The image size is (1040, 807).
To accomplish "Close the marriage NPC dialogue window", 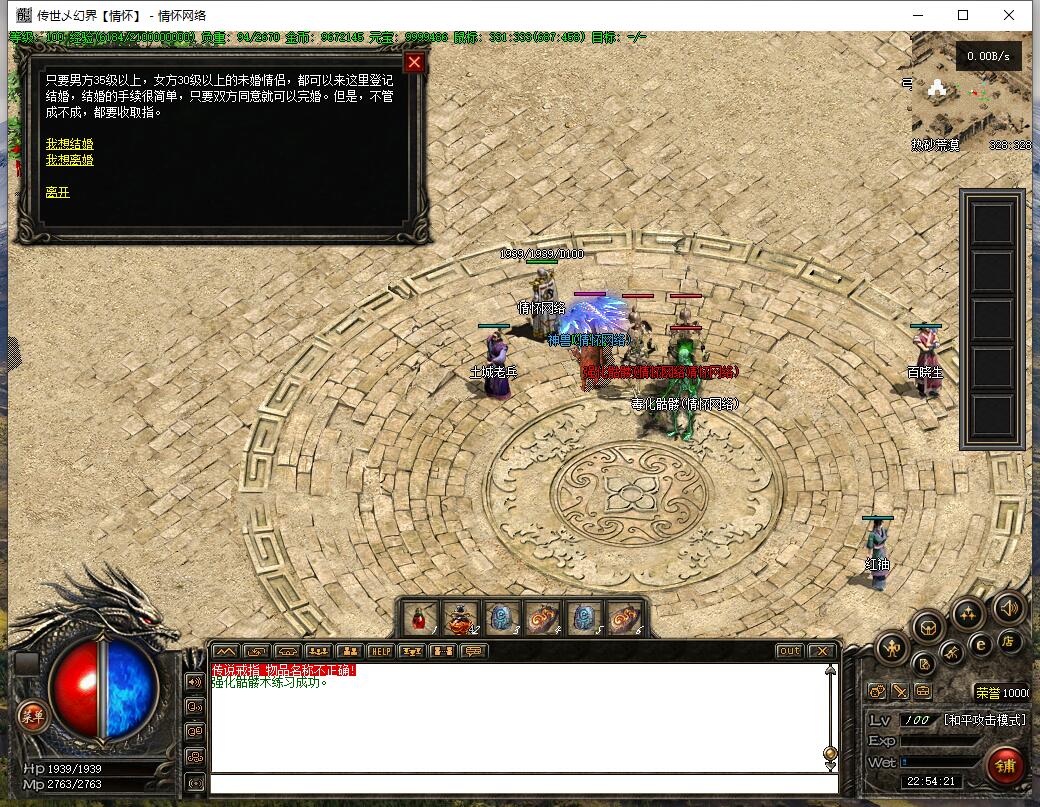I will pos(414,62).
